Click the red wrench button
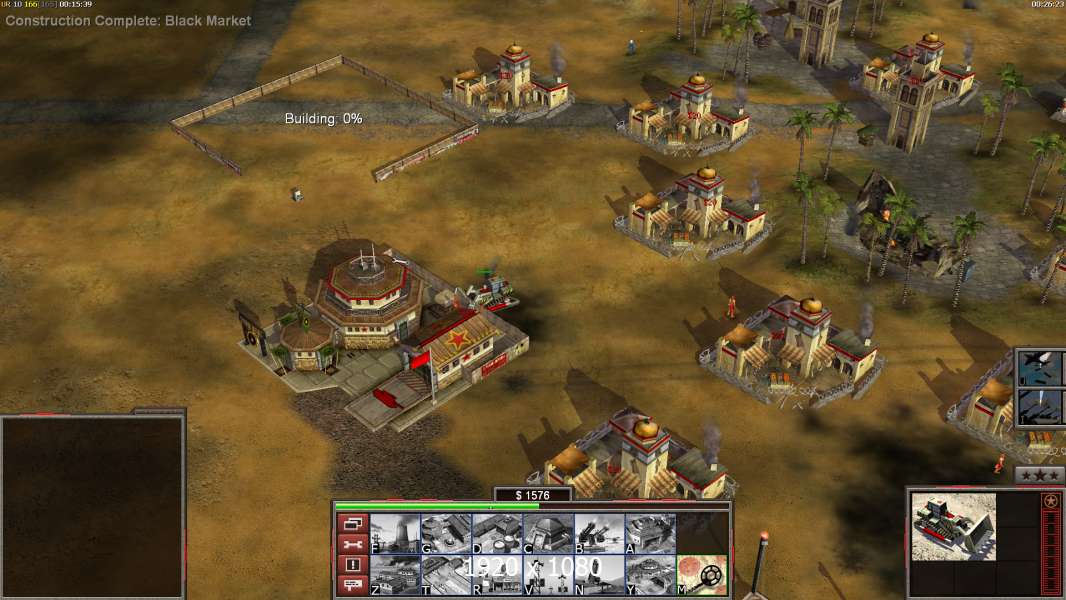Screen dimensions: 1066x600 tap(352, 544)
